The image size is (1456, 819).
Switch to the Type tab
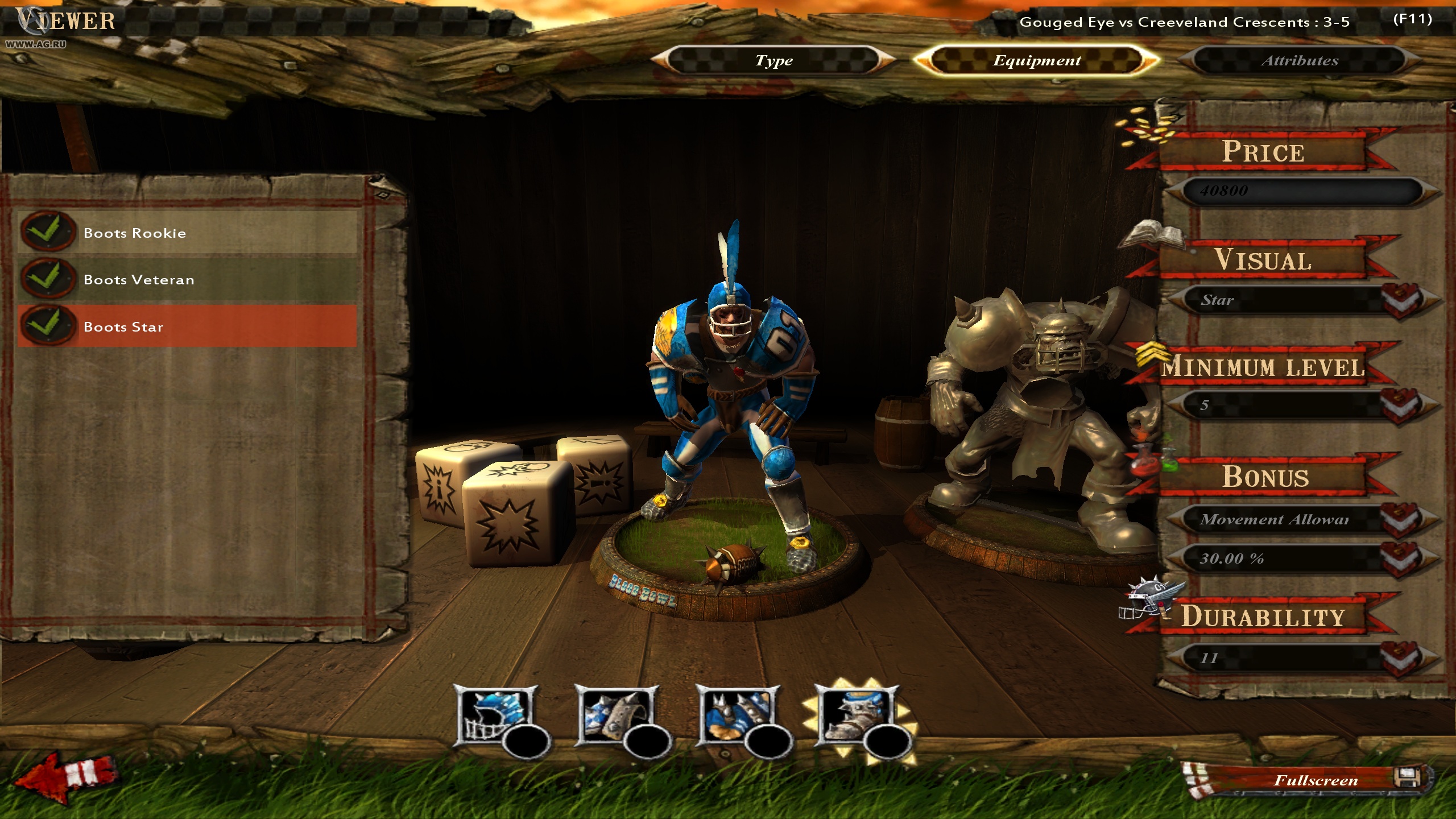point(773,60)
